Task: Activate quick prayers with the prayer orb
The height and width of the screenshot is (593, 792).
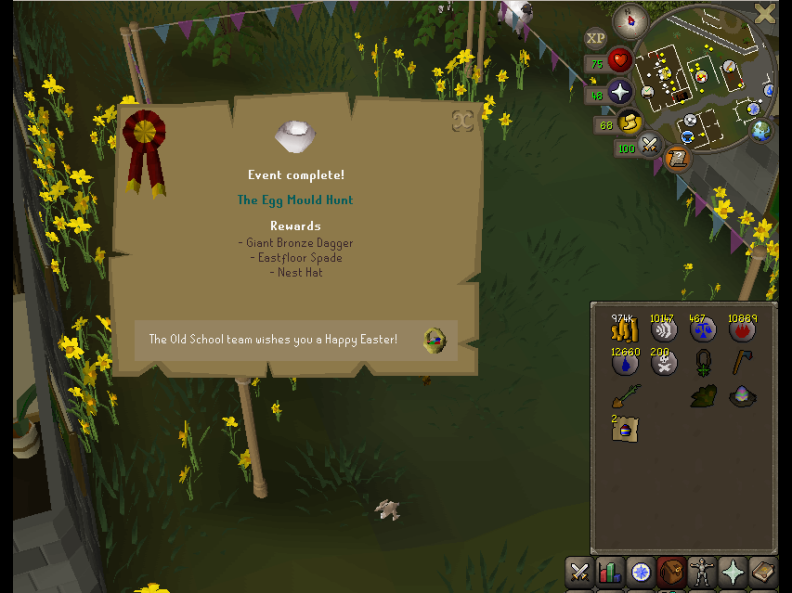Action: coord(620,93)
